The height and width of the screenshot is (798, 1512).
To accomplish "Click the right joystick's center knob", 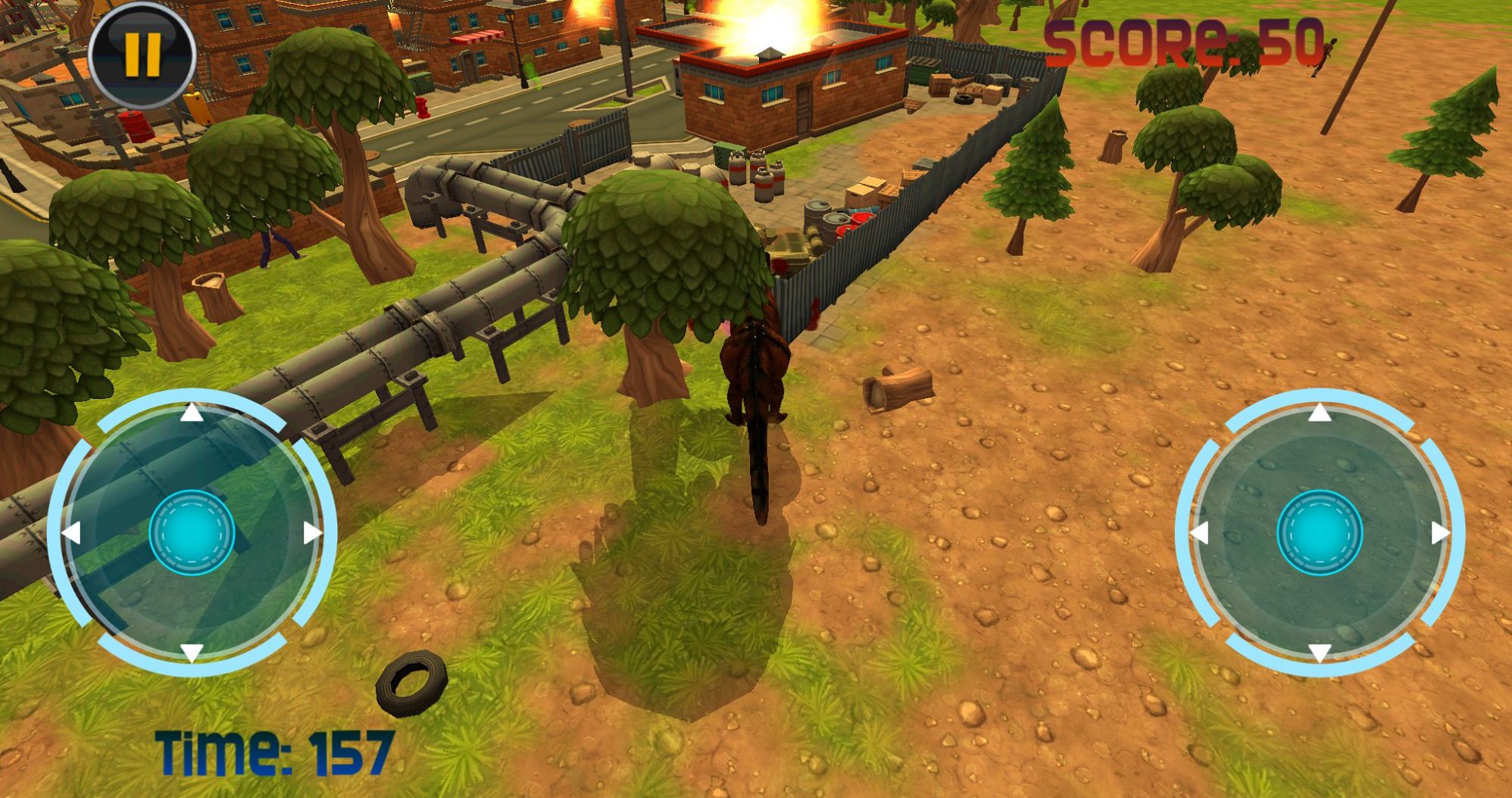I will [1320, 532].
